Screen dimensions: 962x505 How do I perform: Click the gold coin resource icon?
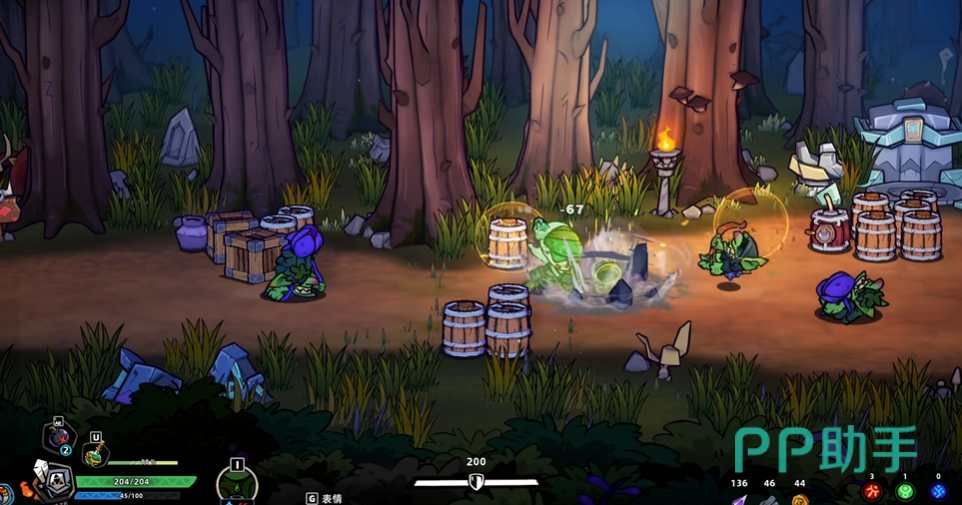pyautogui.click(x=799, y=499)
